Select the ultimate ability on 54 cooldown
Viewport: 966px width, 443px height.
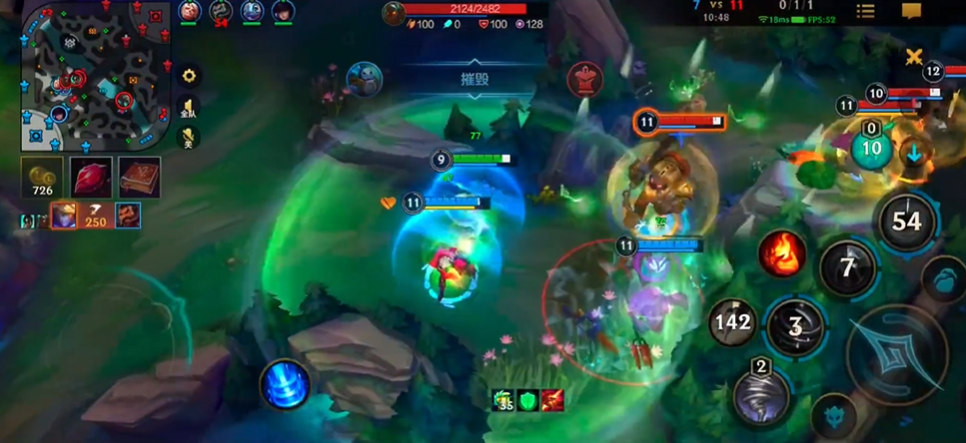pyautogui.click(x=906, y=221)
